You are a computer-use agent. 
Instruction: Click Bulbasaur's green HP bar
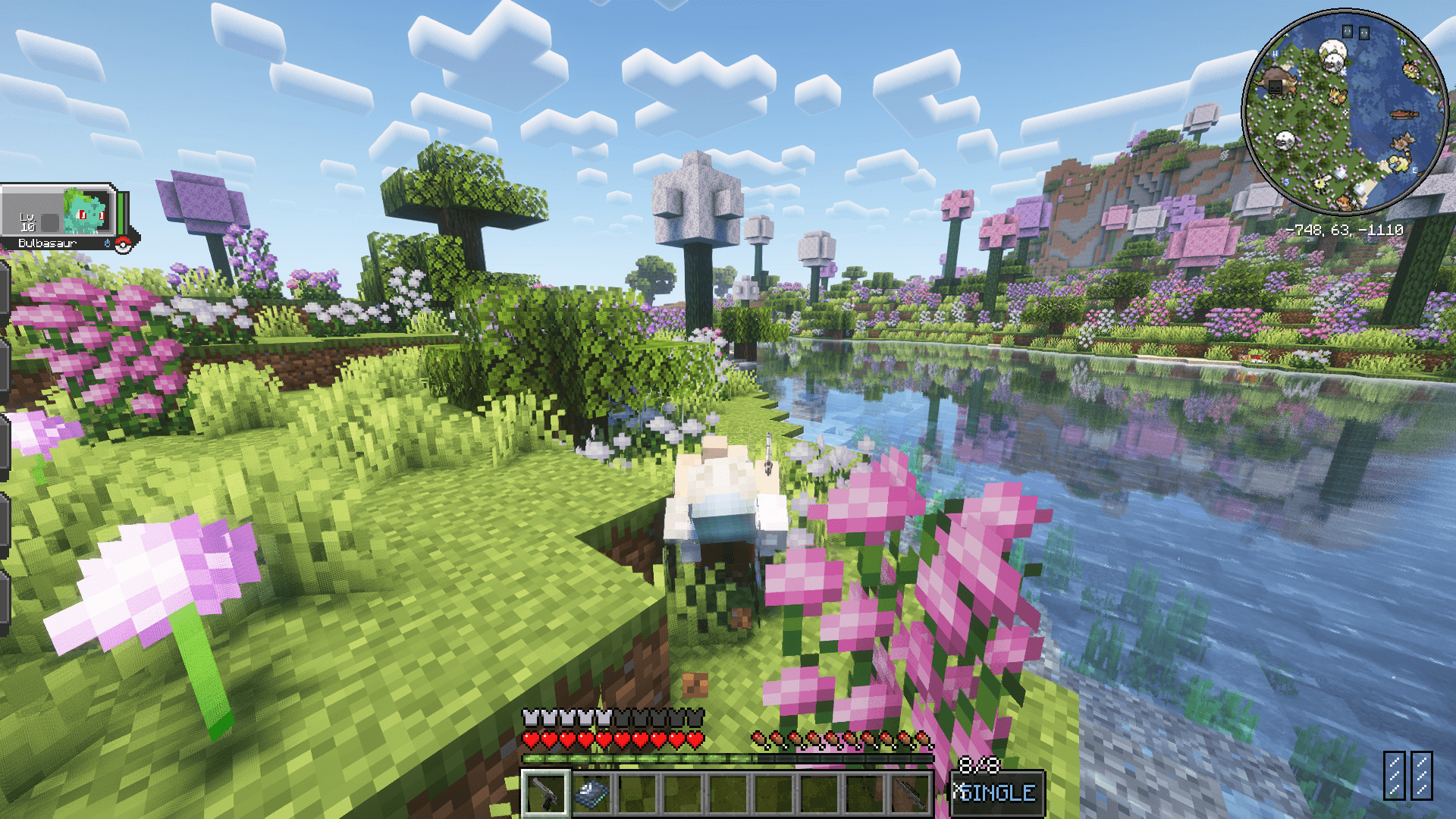point(121,214)
